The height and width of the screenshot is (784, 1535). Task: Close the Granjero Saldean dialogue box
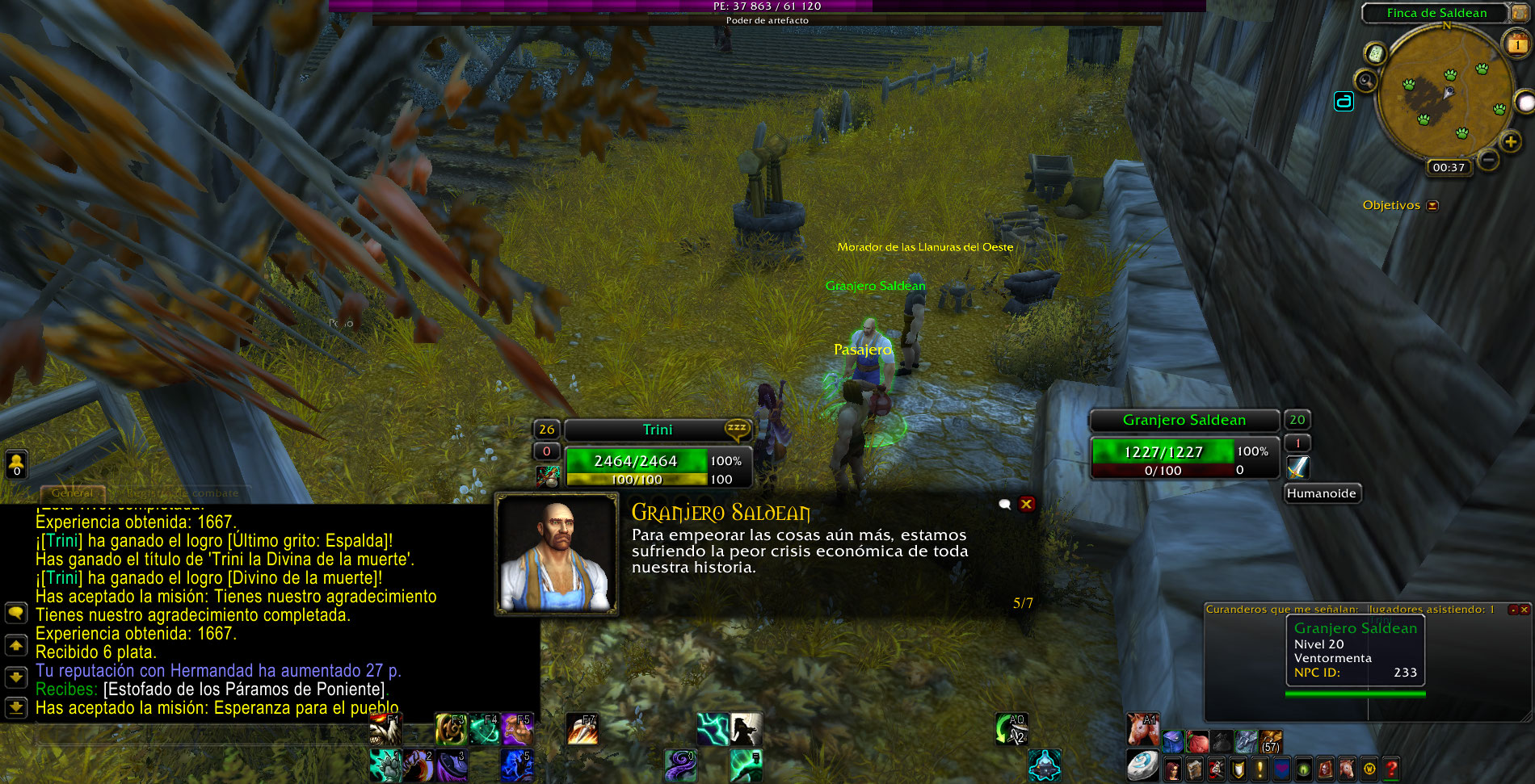1026,504
